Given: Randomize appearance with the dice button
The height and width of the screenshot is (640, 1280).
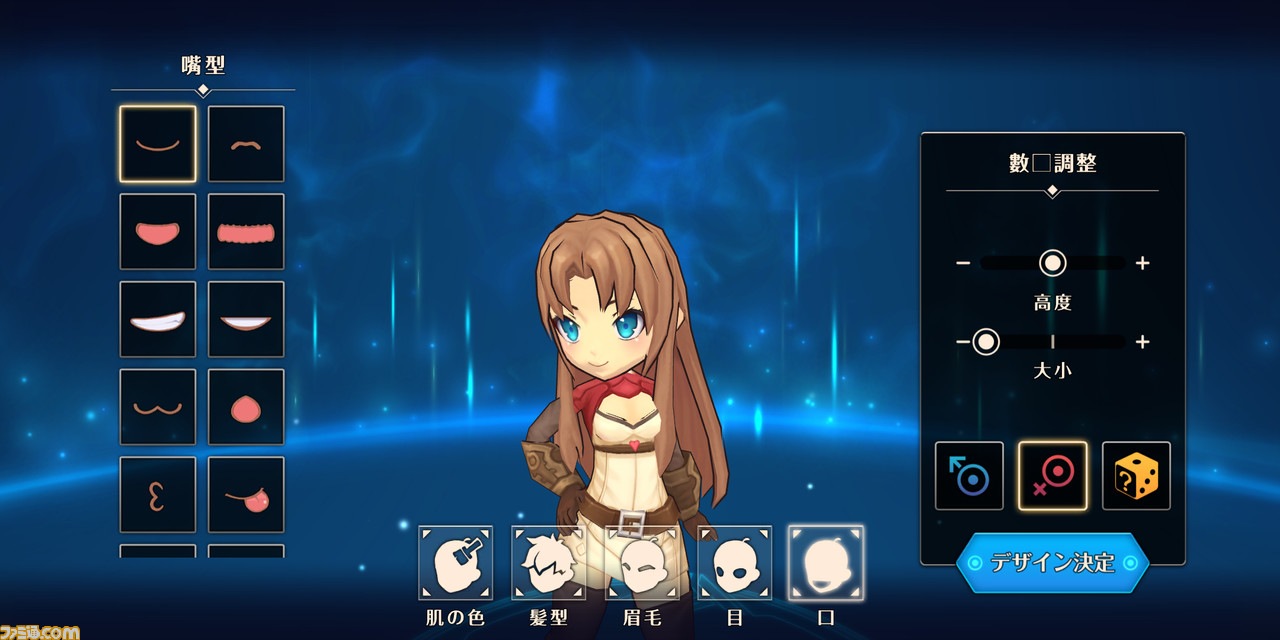Looking at the screenshot, I should 1136,476.
